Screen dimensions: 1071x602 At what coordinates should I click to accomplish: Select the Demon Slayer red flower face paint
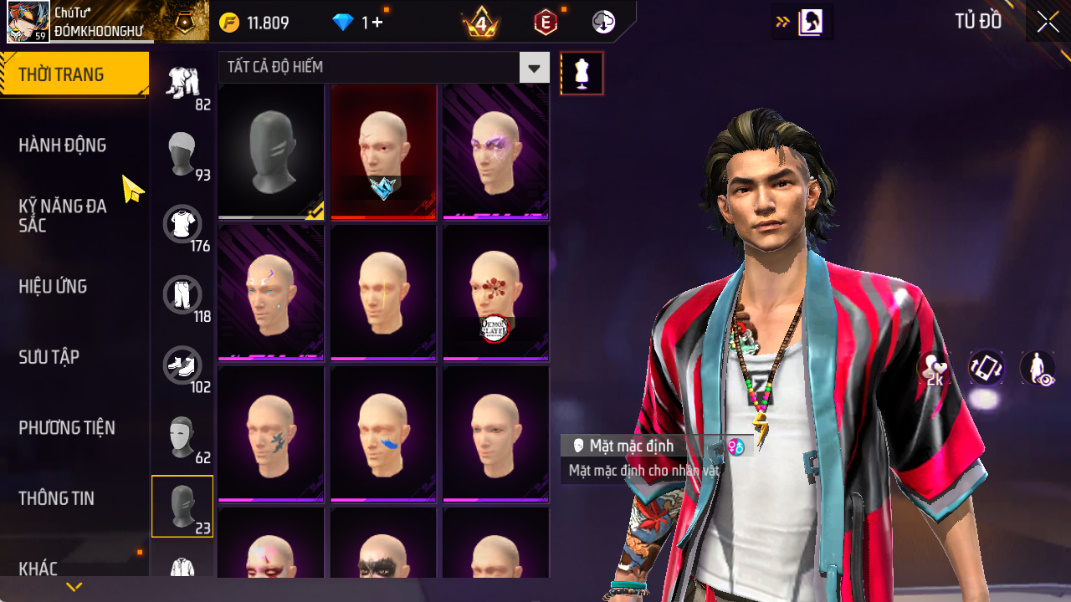tap(495, 292)
